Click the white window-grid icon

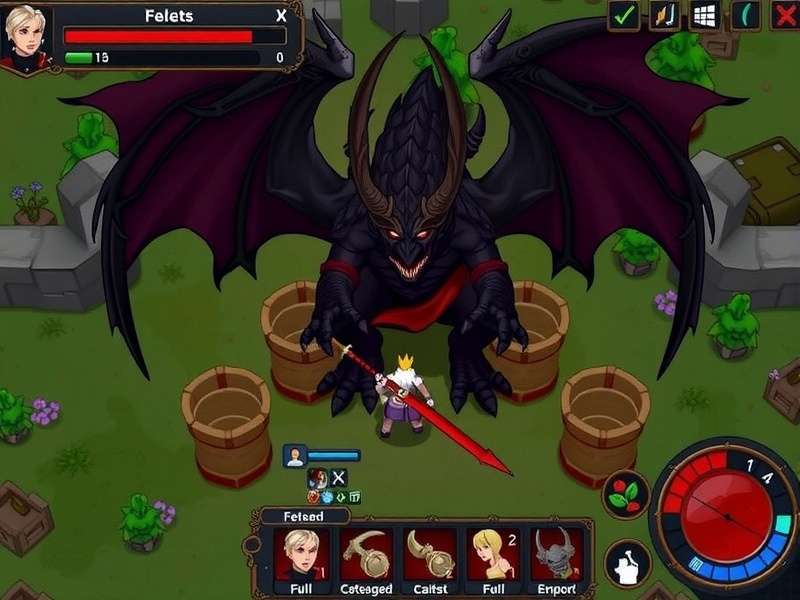pos(706,16)
